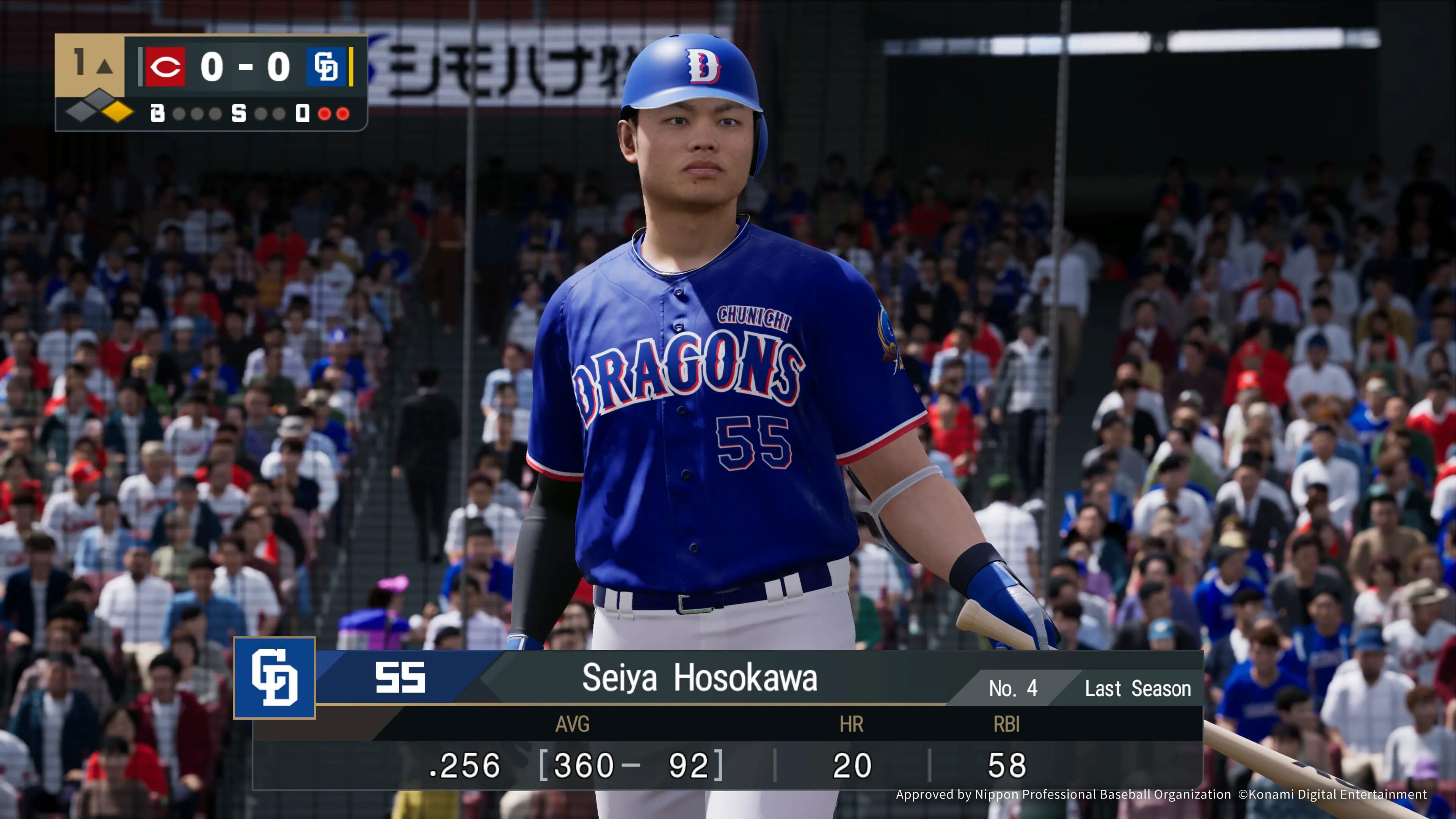Open the large Dragons emblem on player banner
The height and width of the screenshot is (819, 1456).
pyautogui.click(x=275, y=677)
